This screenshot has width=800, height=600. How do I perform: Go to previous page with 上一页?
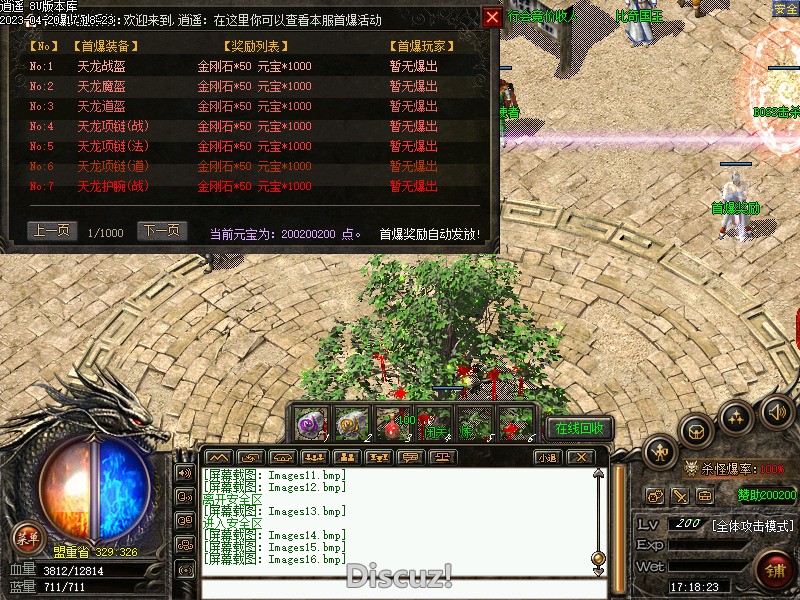tap(51, 231)
